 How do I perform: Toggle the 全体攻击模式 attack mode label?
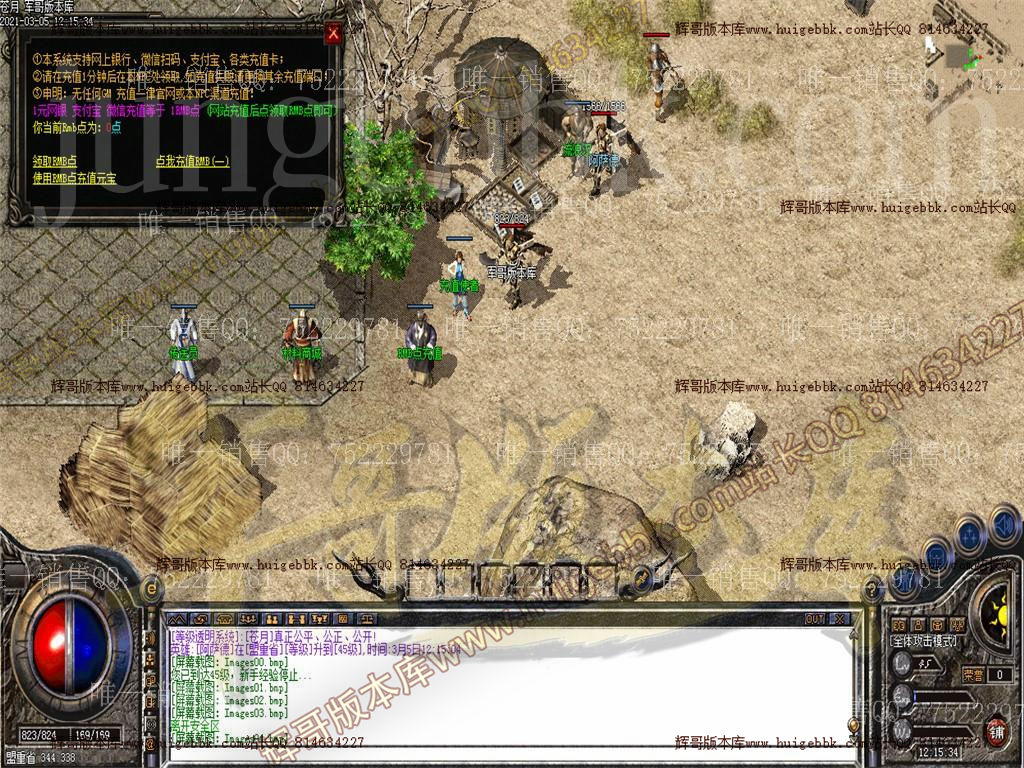tap(923, 640)
